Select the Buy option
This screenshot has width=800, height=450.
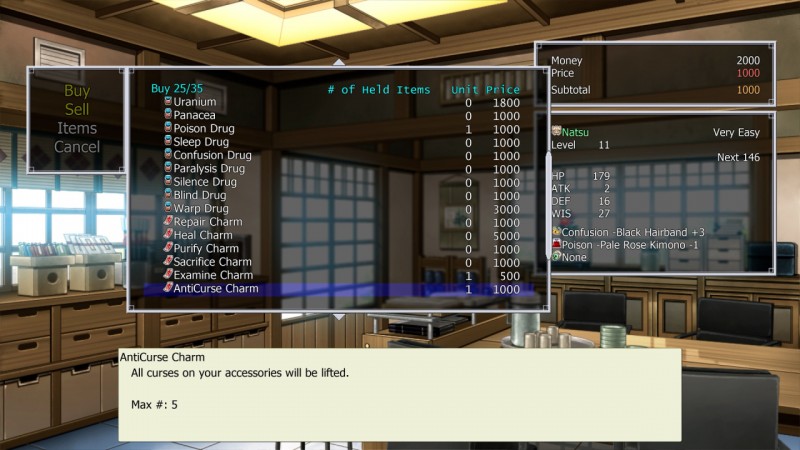tap(77, 91)
